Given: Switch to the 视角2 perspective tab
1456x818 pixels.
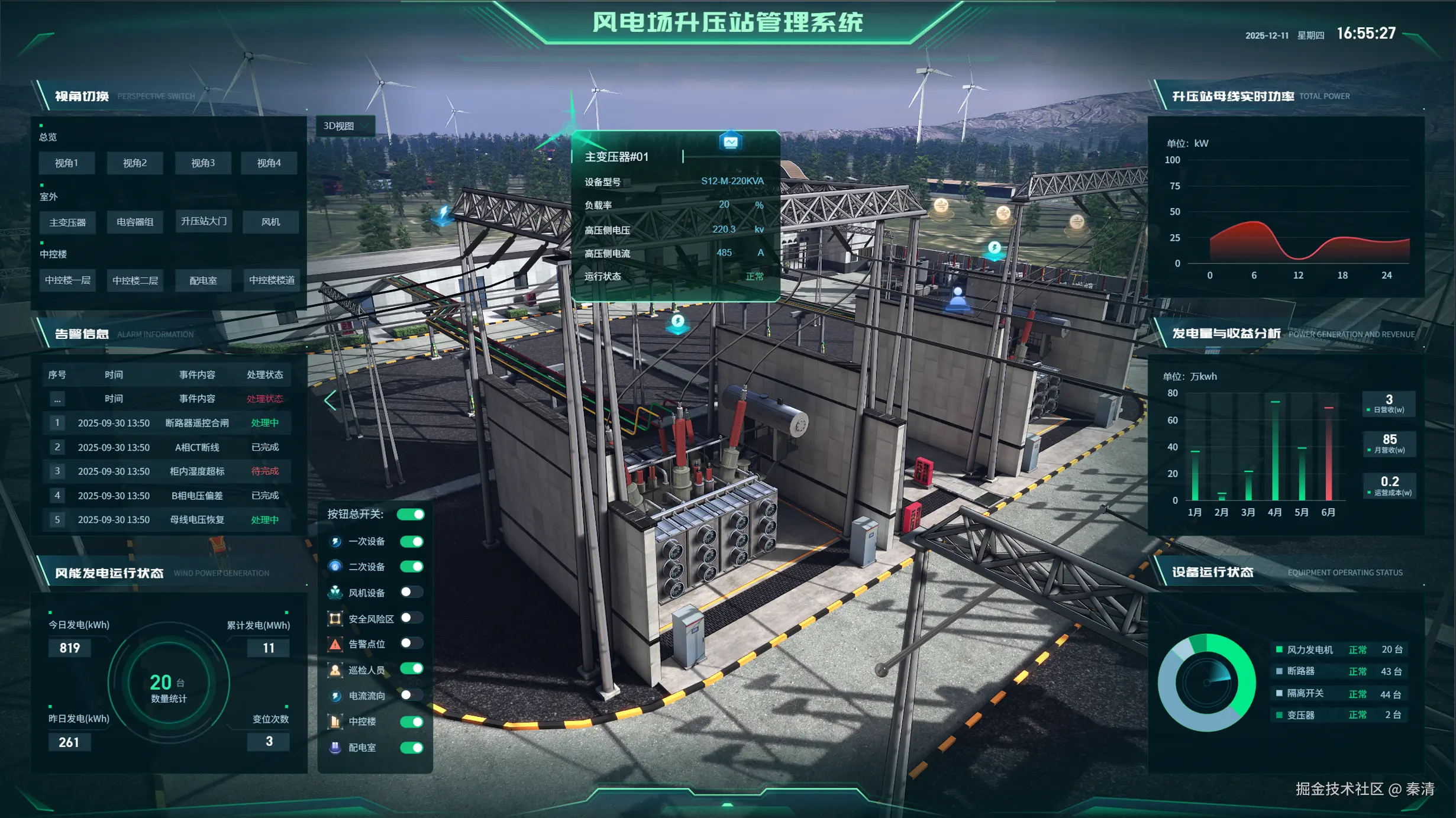Looking at the screenshot, I should pos(135,163).
